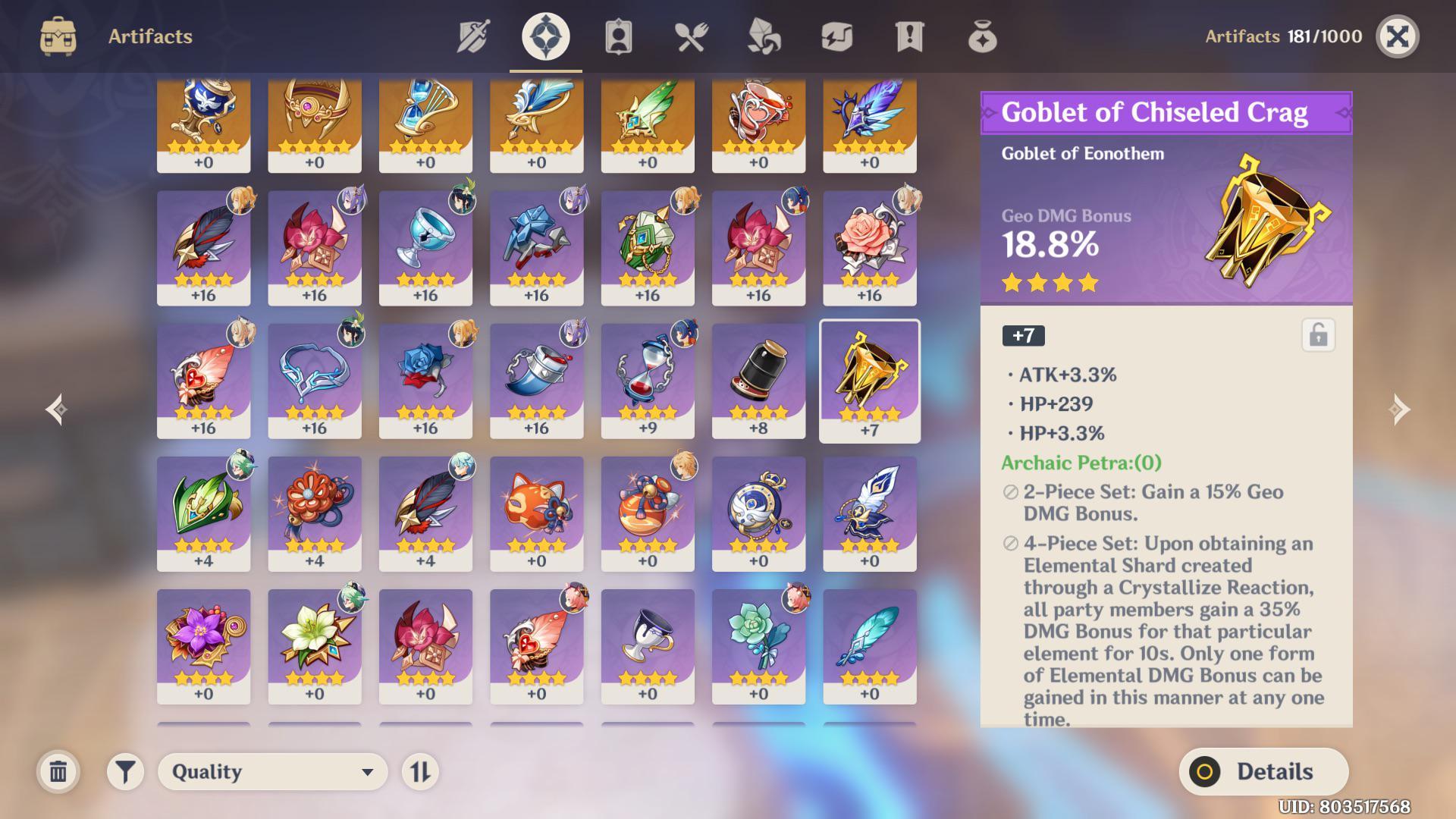The image size is (1456, 819).
Task: Select the Artifacts inventory icon
Action: [x=544, y=36]
